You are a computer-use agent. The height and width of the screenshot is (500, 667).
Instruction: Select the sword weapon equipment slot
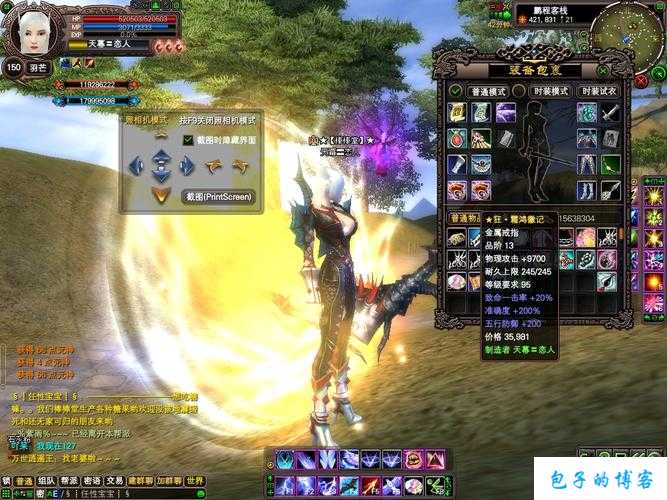pyautogui.click(x=611, y=113)
